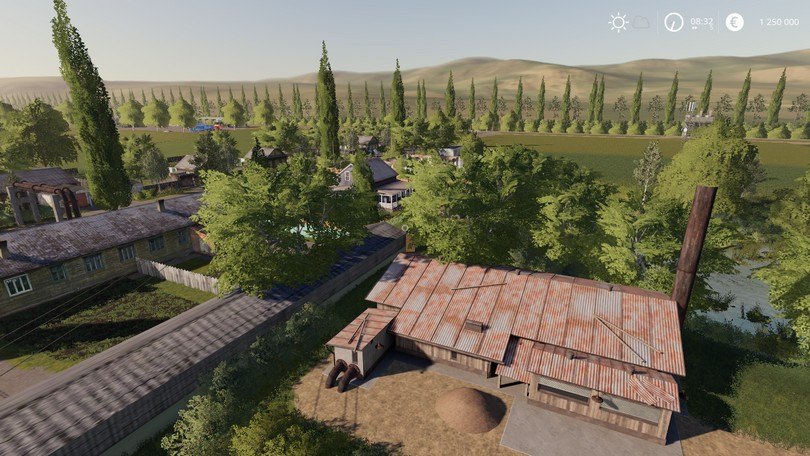The image size is (810, 456).
Task: Click the clock icon beside the time
Action: click(x=675, y=22)
